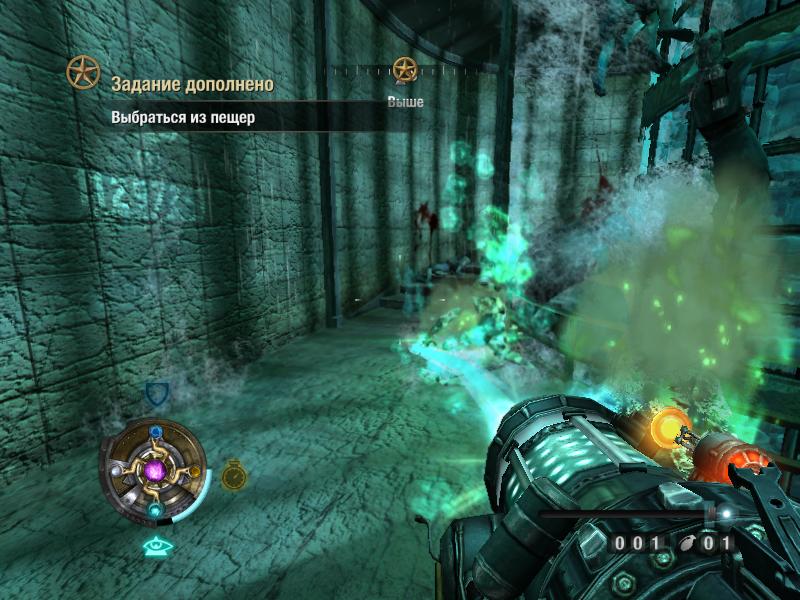Activate the shield power icon above the medallion
Screen dimensions: 800x600
click(156, 393)
